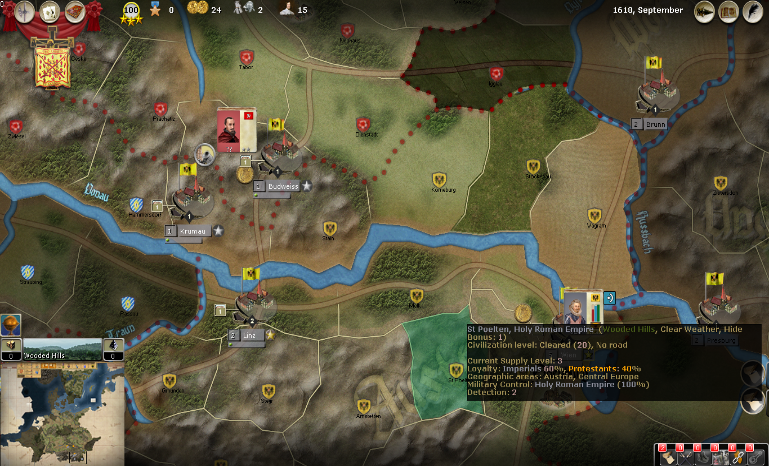Click the chain link filter icon

pos(736,456)
